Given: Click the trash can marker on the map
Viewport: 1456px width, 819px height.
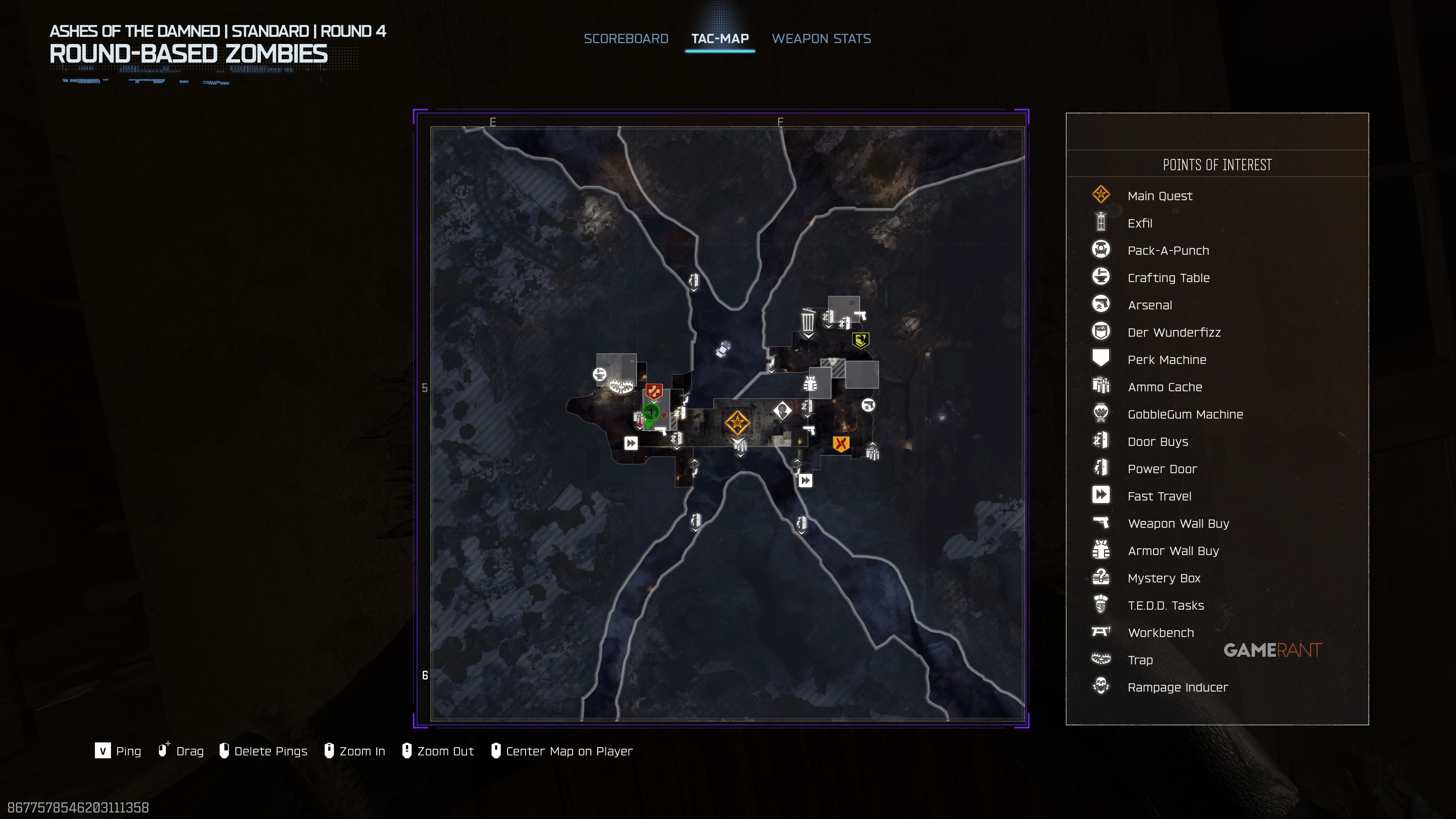Looking at the screenshot, I should [x=808, y=321].
